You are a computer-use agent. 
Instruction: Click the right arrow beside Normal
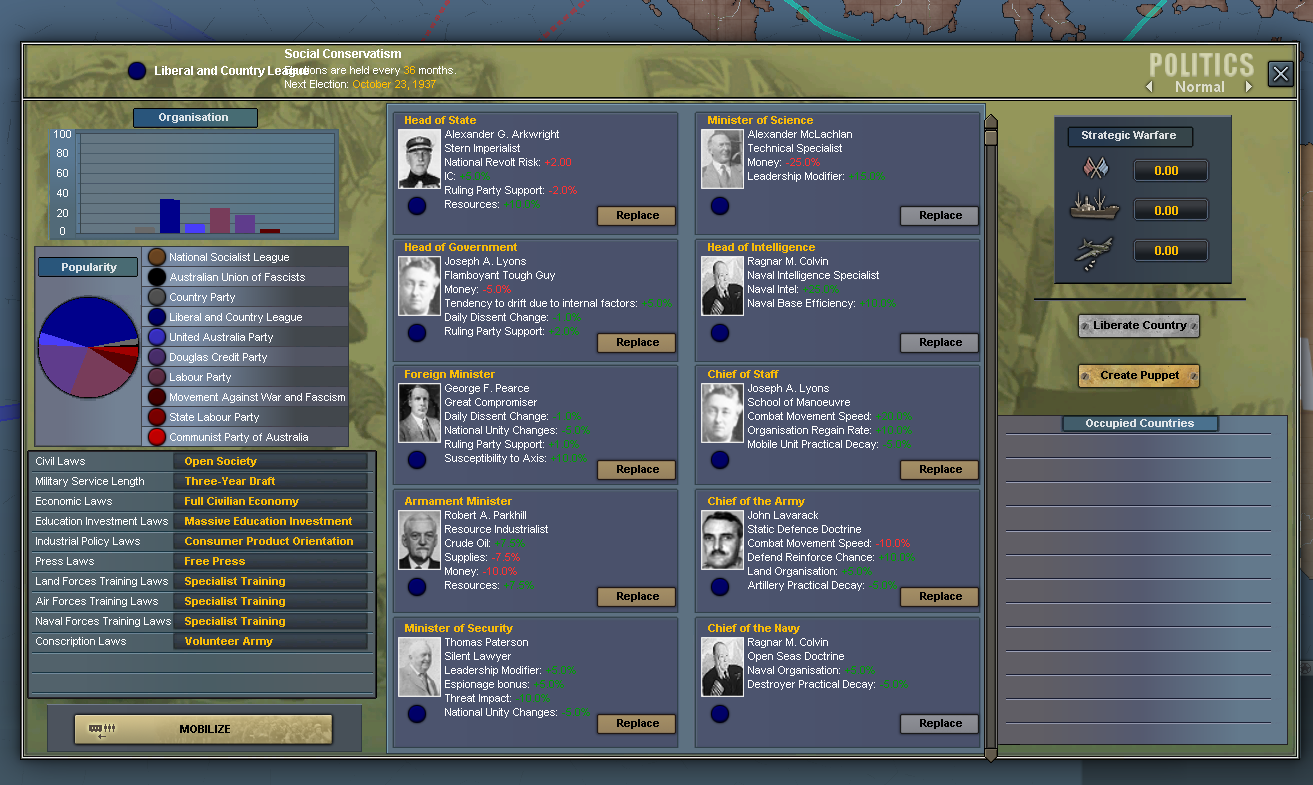1249,87
